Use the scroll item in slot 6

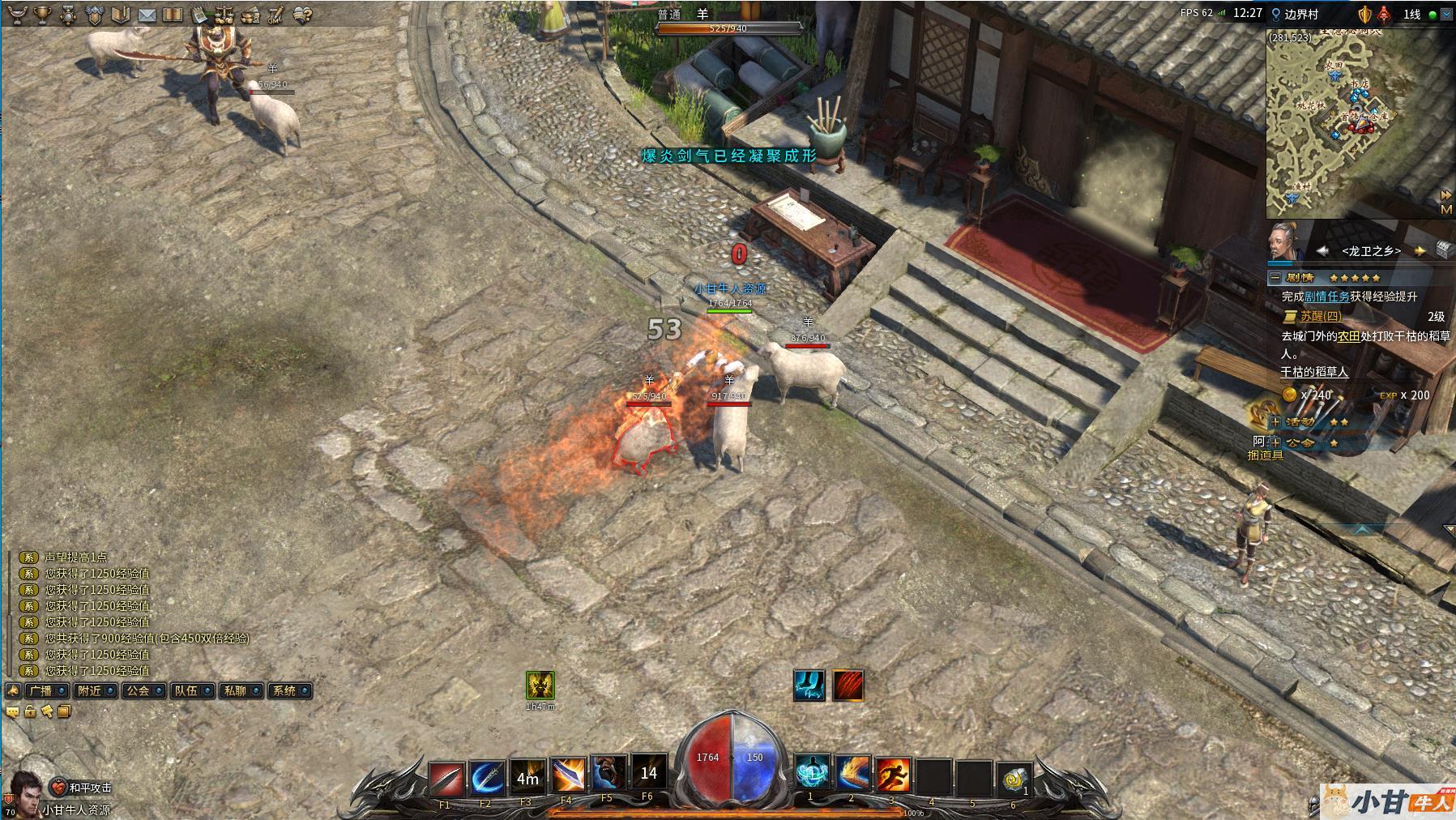click(1013, 777)
